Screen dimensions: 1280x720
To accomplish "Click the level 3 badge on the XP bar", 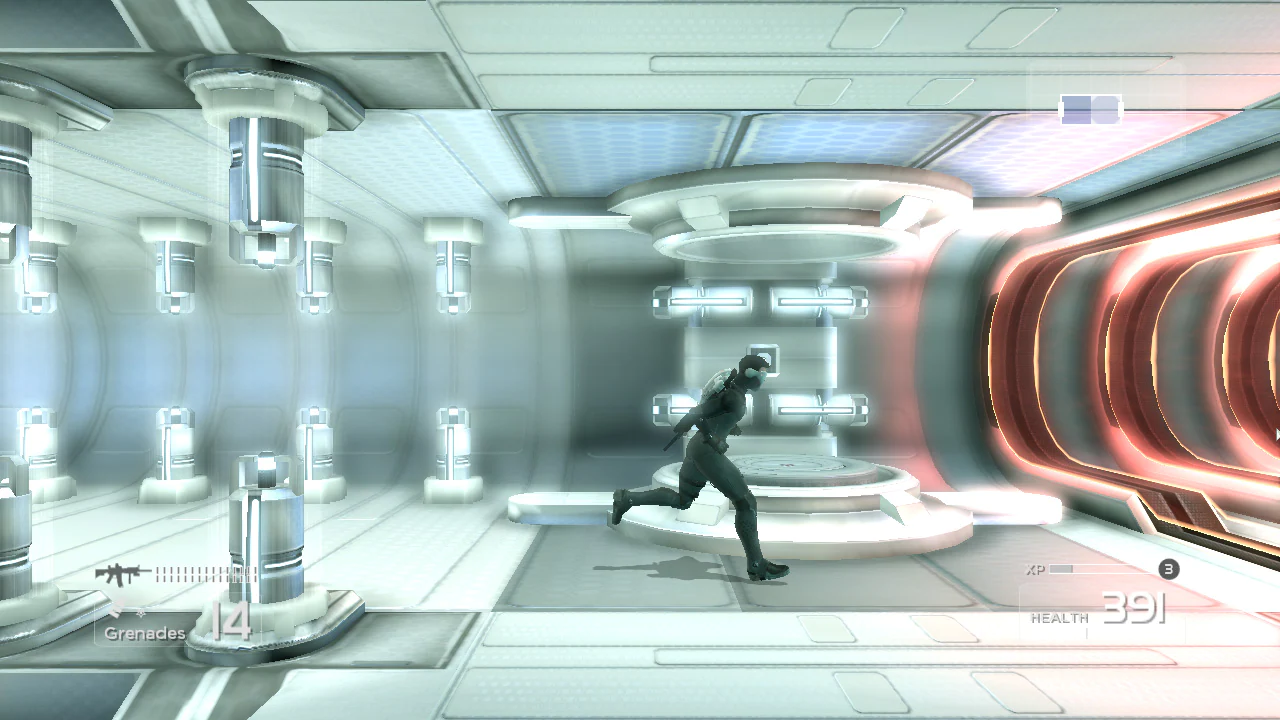I will click(x=1168, y=569).
